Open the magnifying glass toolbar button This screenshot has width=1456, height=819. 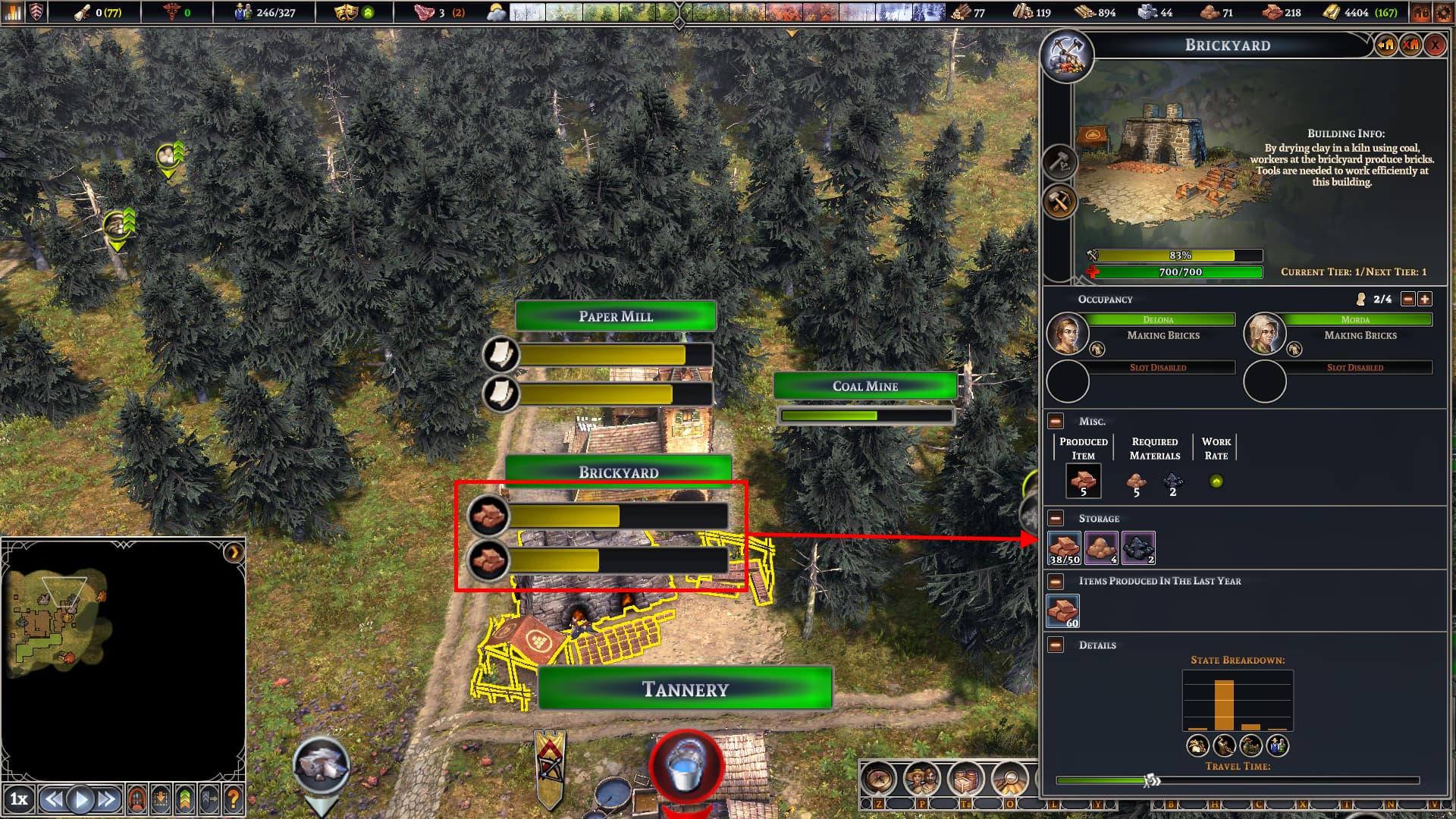(1009, 778)
